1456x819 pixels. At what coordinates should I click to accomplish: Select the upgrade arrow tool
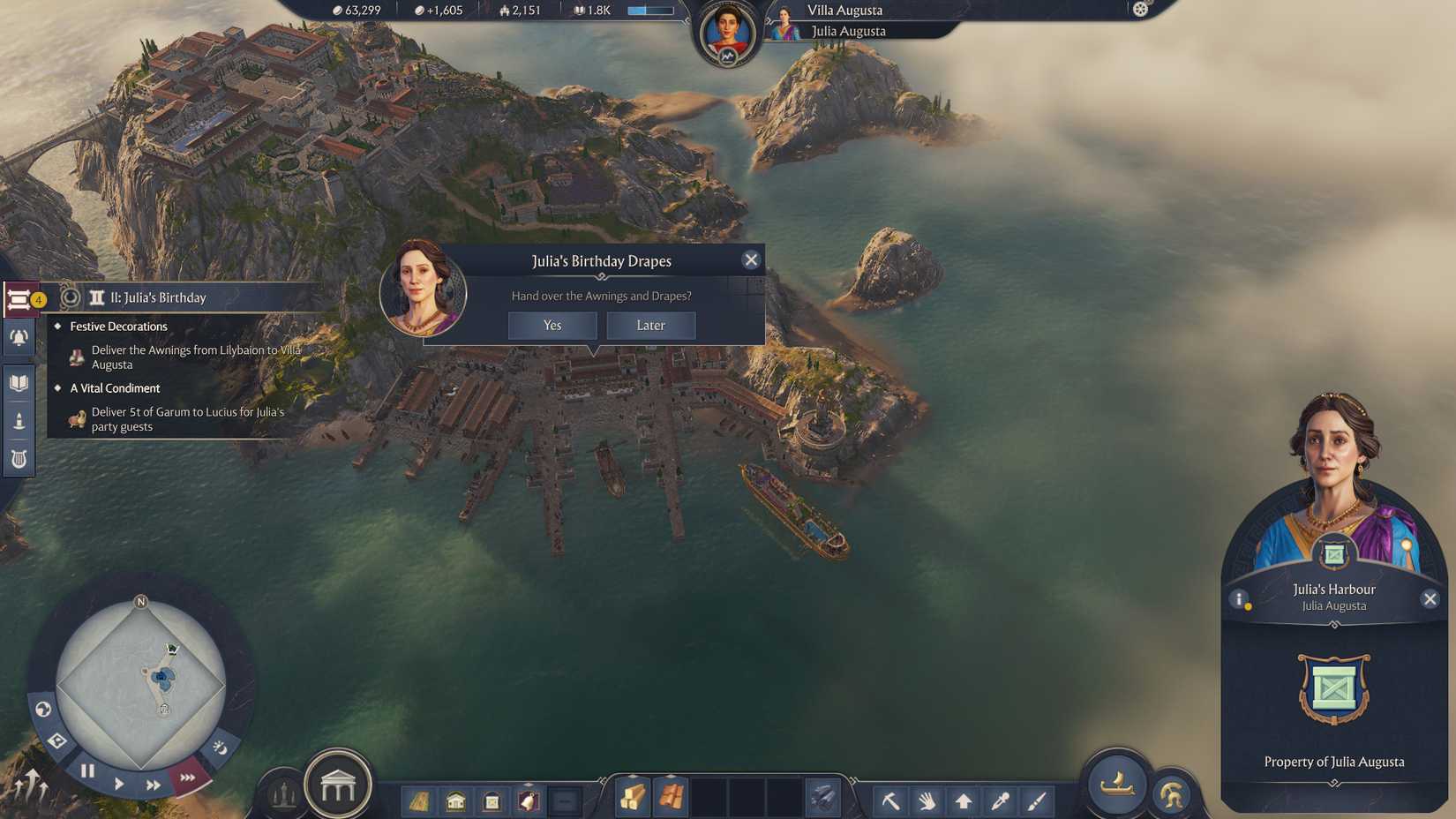click(x=962, y=800)
